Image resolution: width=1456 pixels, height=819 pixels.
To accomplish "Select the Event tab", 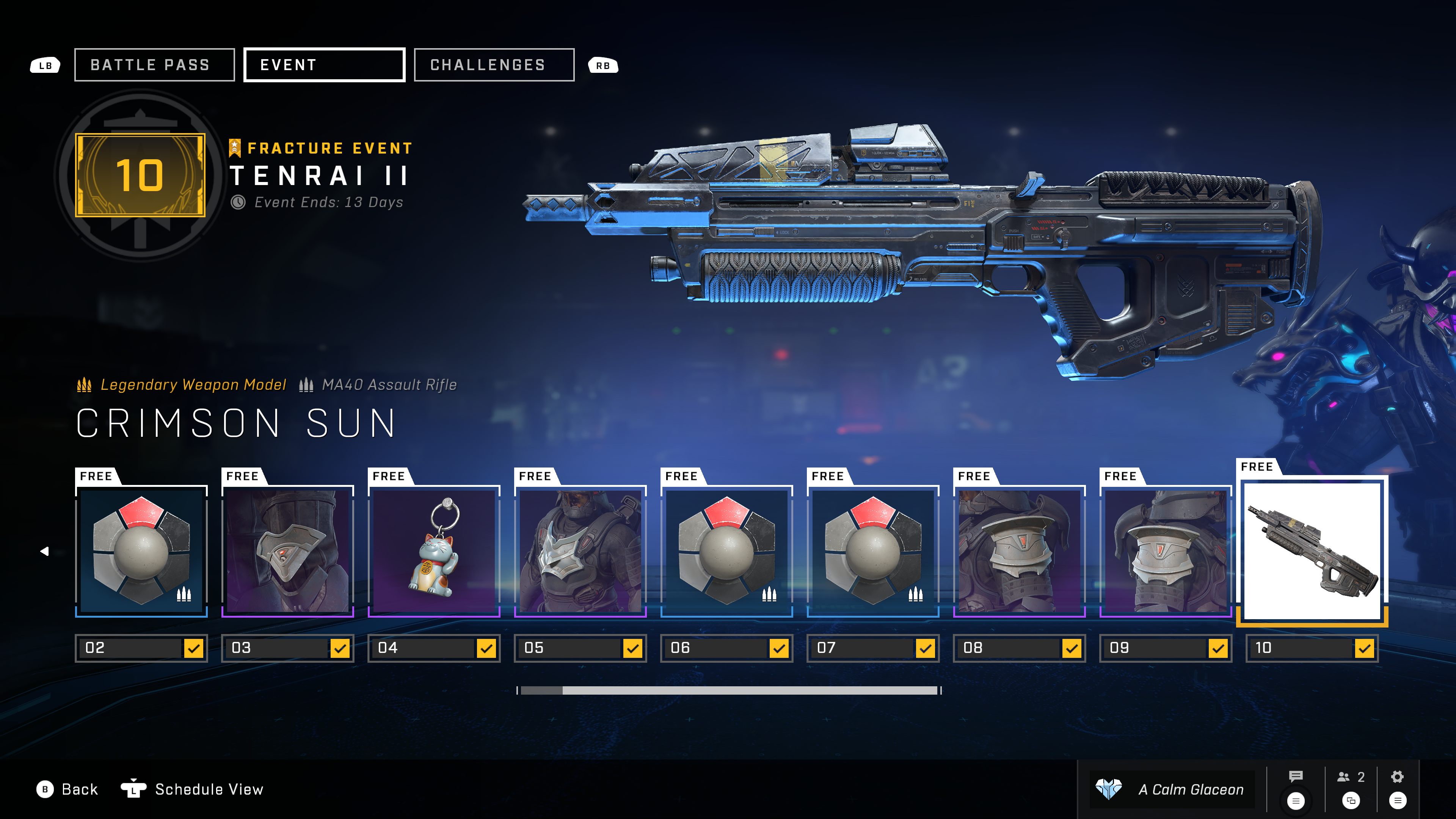I will [x=324, y=65].
